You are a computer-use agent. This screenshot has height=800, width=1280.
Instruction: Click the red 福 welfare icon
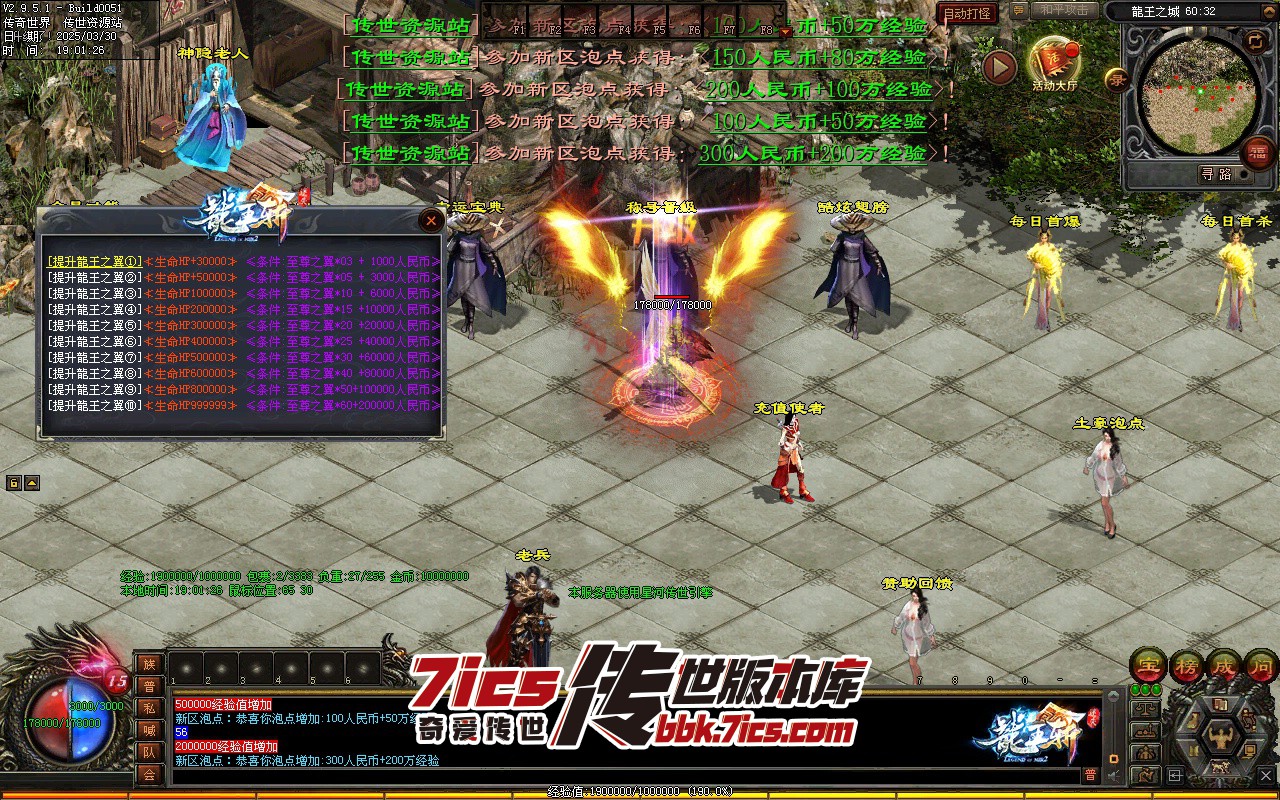pyautogui.click(x=1257, y=153)
